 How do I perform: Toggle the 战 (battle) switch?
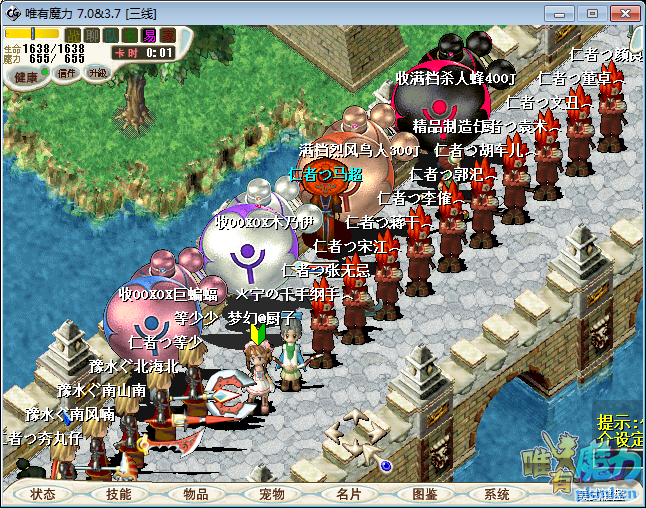(72, 35)
